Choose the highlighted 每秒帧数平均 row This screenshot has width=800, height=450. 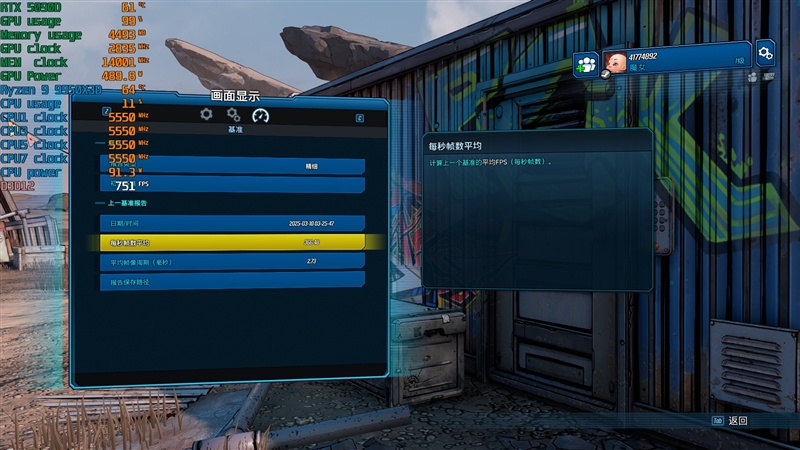[x=232, y=242]
